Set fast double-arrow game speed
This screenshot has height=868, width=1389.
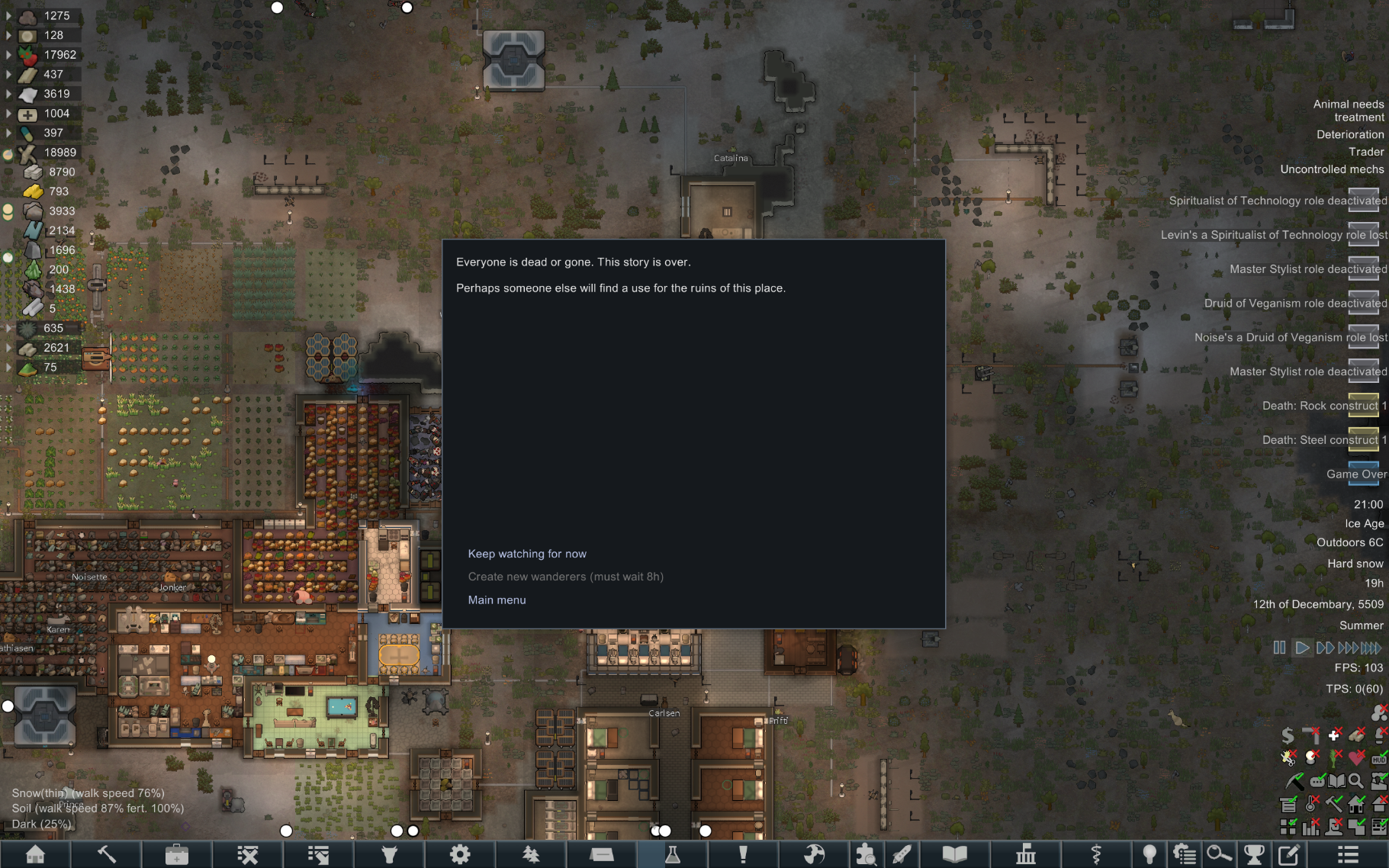tap(1325, 648)
